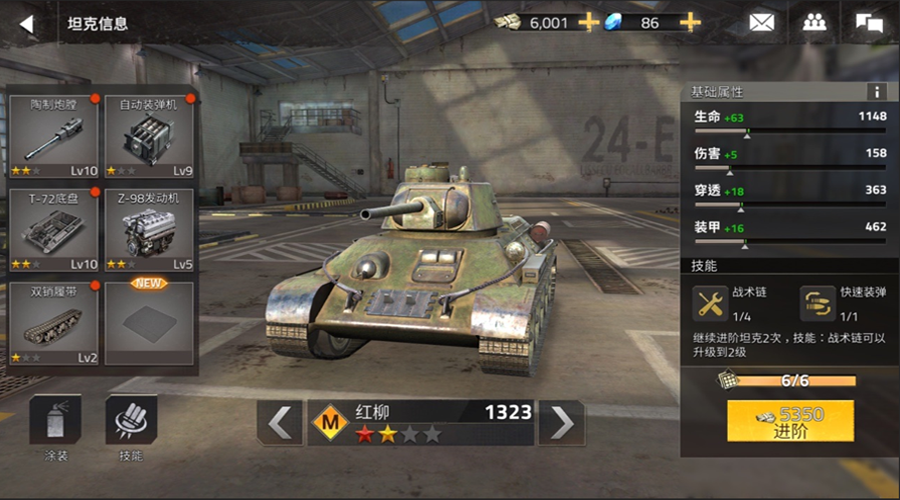Switch to the next tank
The image size is (900, 500).
(x=562, y=422)
